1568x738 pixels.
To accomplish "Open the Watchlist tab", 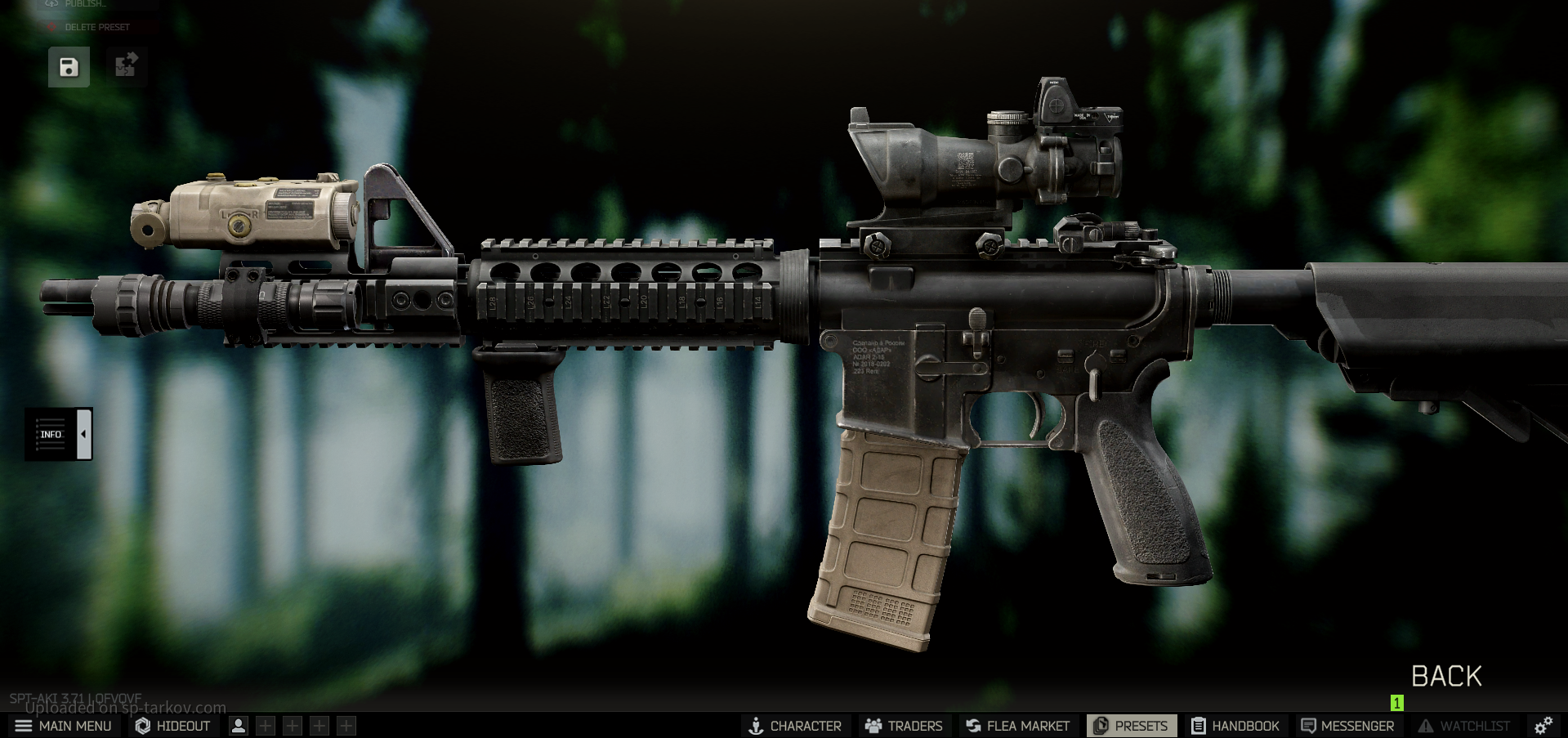I will pyautogui.click(x=1464, y=726).
